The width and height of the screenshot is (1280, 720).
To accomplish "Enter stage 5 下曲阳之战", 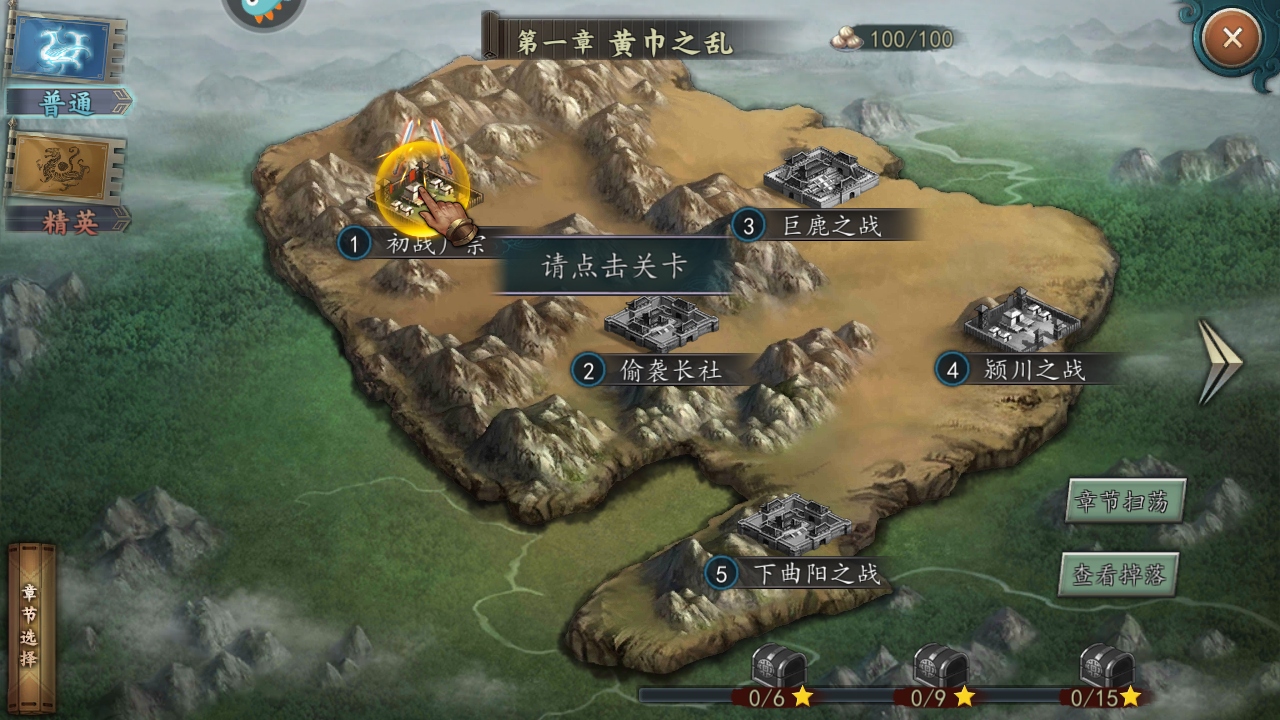I will point(793,525).
